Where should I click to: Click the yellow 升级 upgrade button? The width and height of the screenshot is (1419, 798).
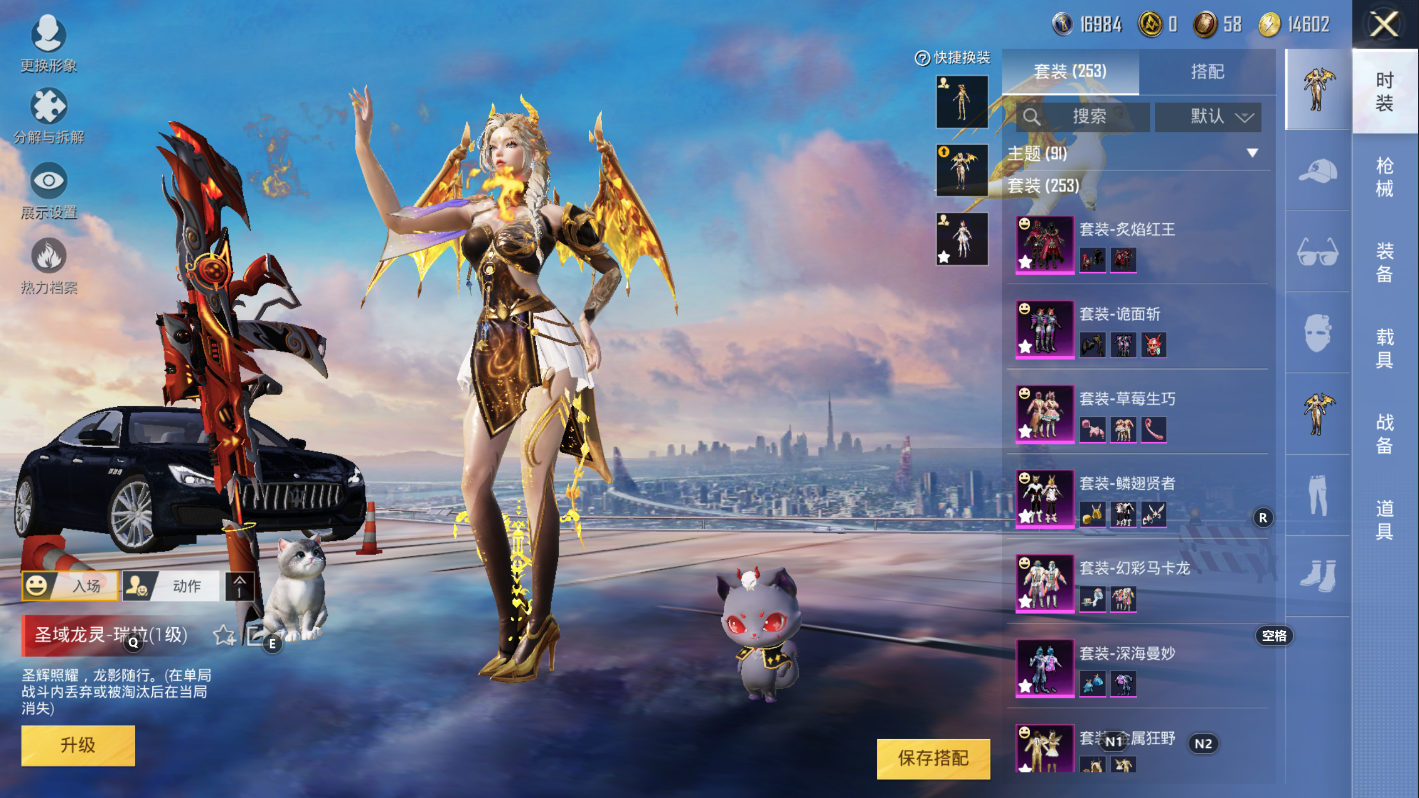pos(78,745)
